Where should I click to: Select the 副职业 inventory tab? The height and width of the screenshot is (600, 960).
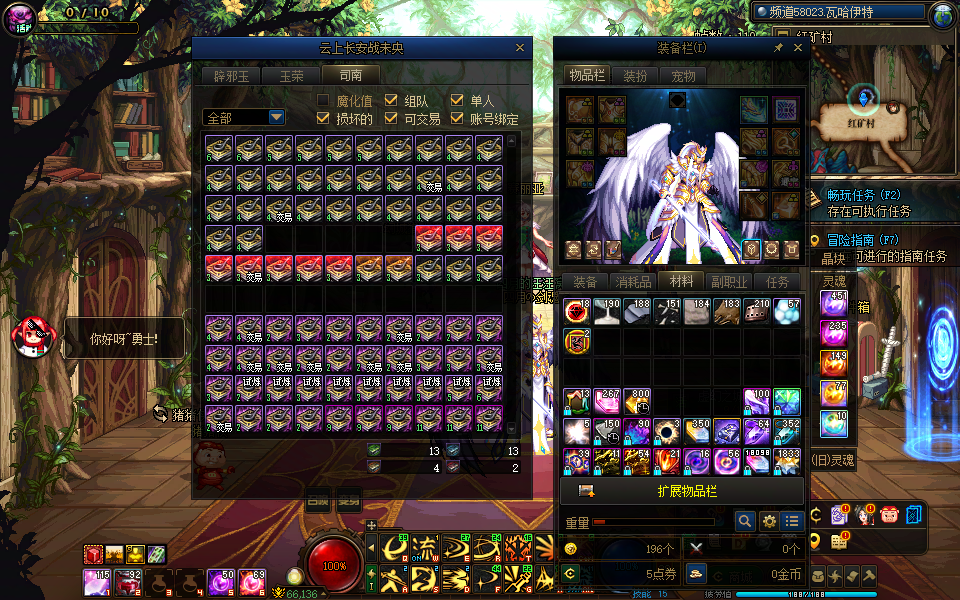coord(729,281)
